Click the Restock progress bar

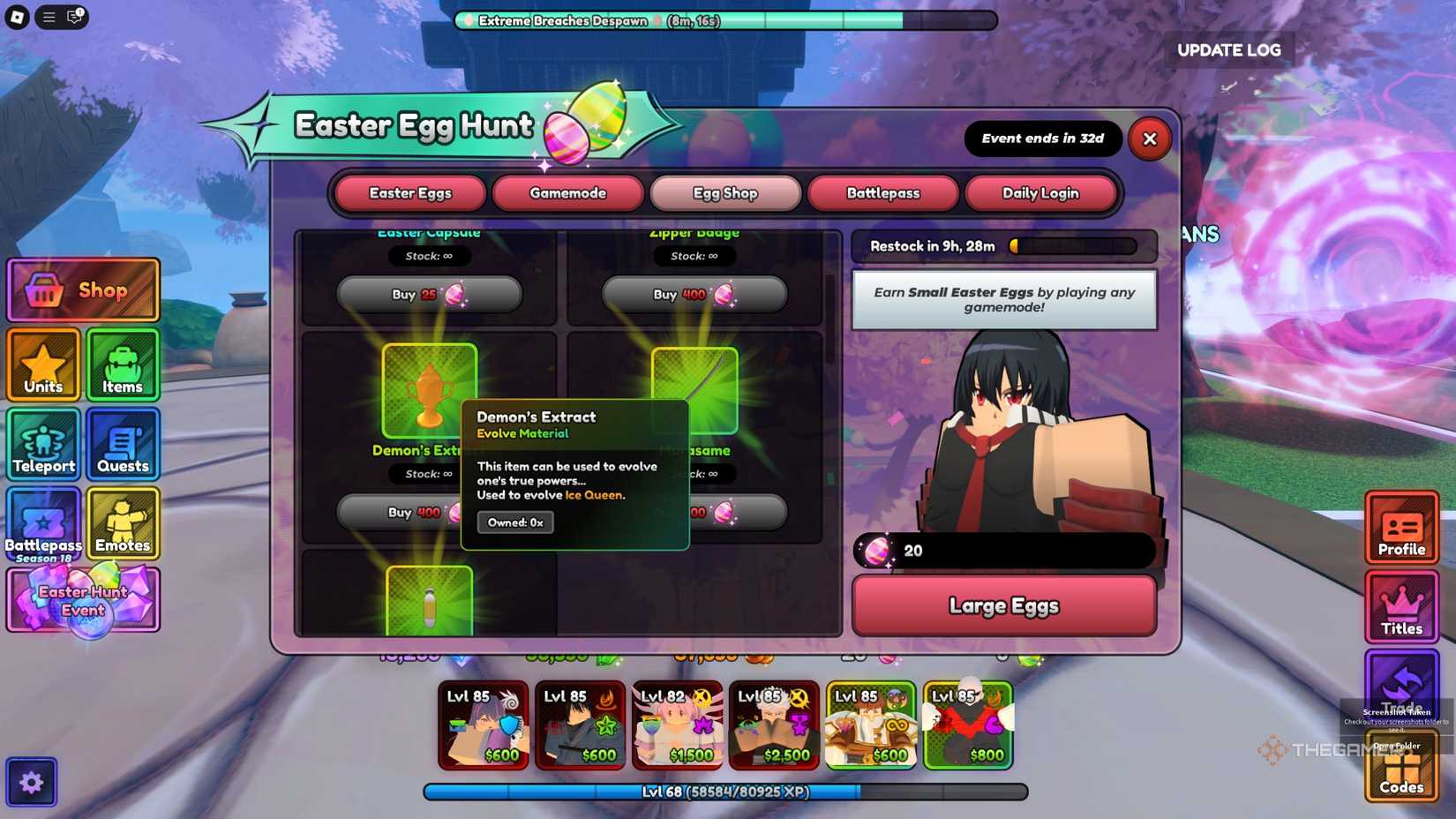(x=1004, y=246)
